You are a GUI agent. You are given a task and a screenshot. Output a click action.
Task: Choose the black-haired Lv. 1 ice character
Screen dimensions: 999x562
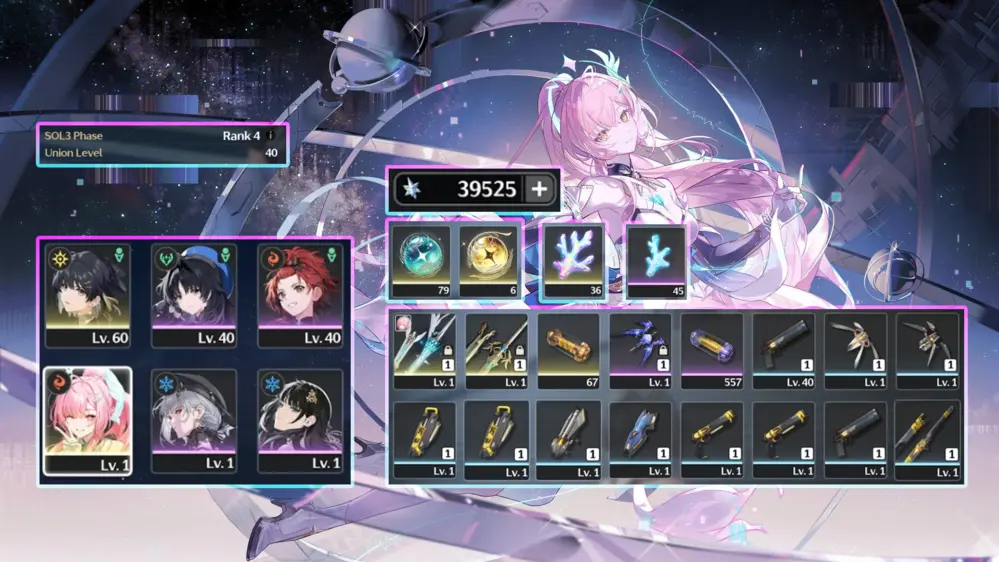[300, 419]
